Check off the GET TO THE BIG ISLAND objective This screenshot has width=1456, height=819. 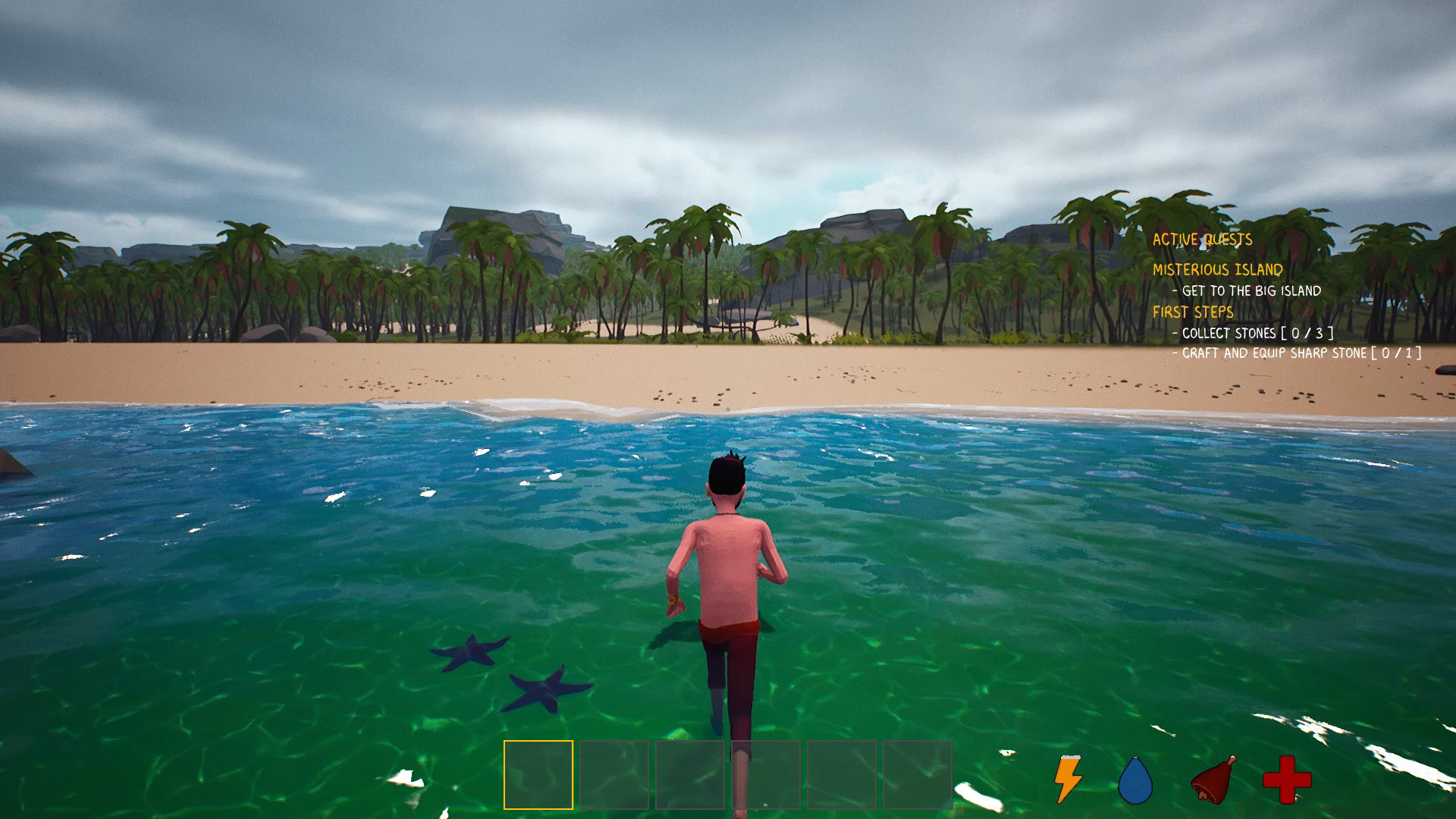[x=1247, y=290]
